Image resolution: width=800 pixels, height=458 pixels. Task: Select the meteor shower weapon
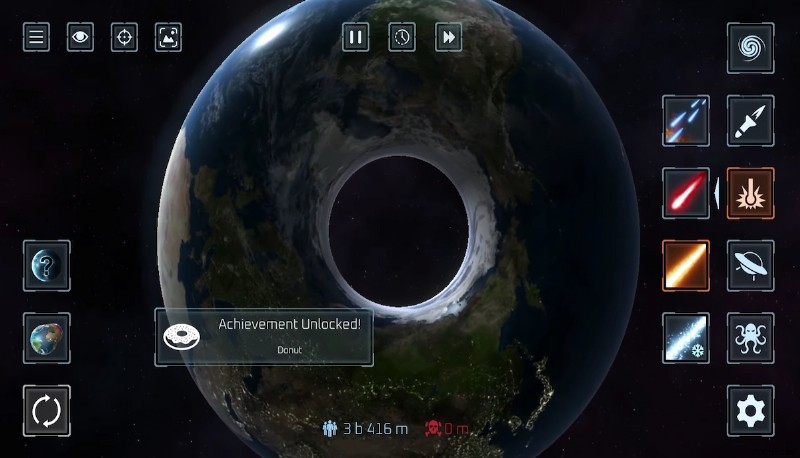point(686,121)
